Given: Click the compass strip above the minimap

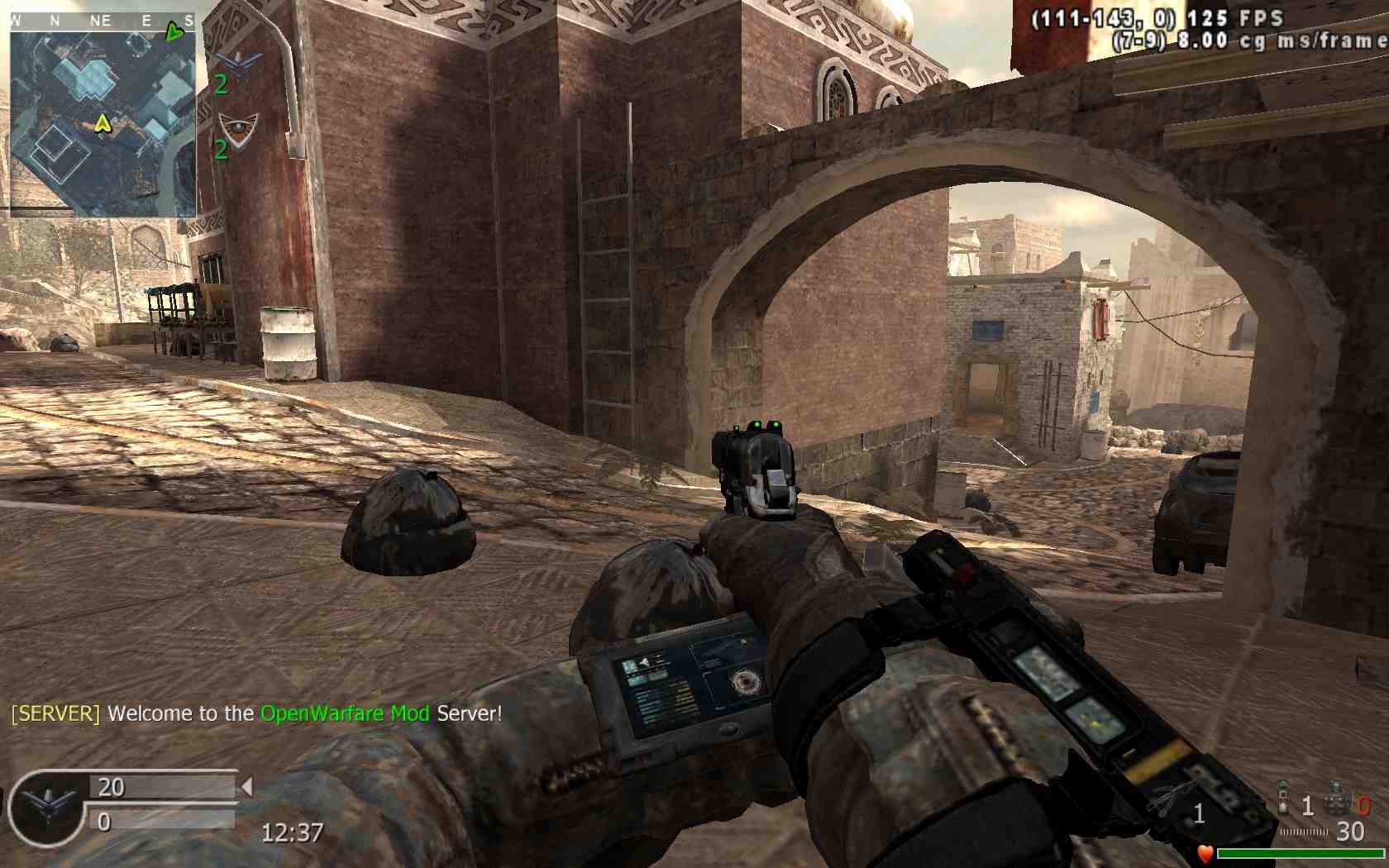Looking at the screenshot, I should tap(103, 21).
